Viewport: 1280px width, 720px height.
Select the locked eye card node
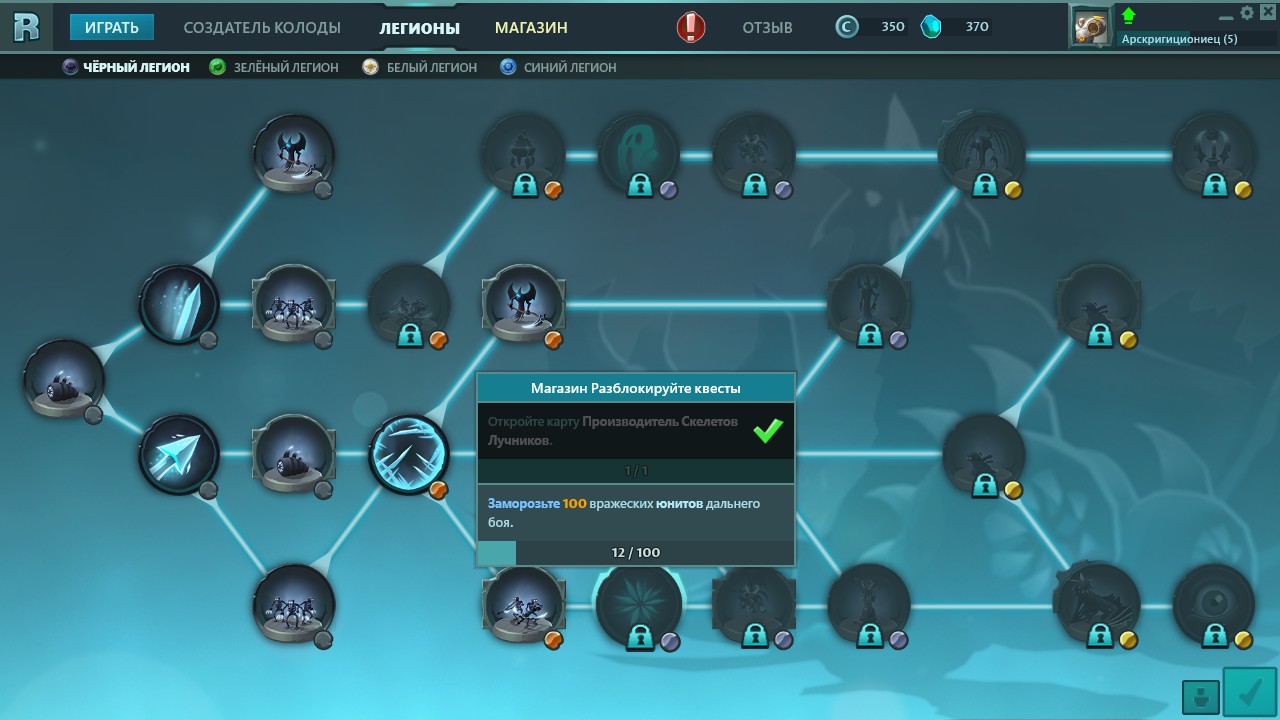click(x=1213, y=604)
